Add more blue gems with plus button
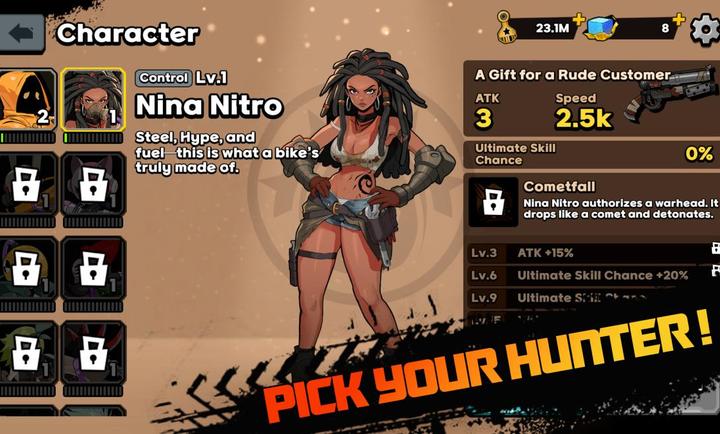 (x=679, y=20)
